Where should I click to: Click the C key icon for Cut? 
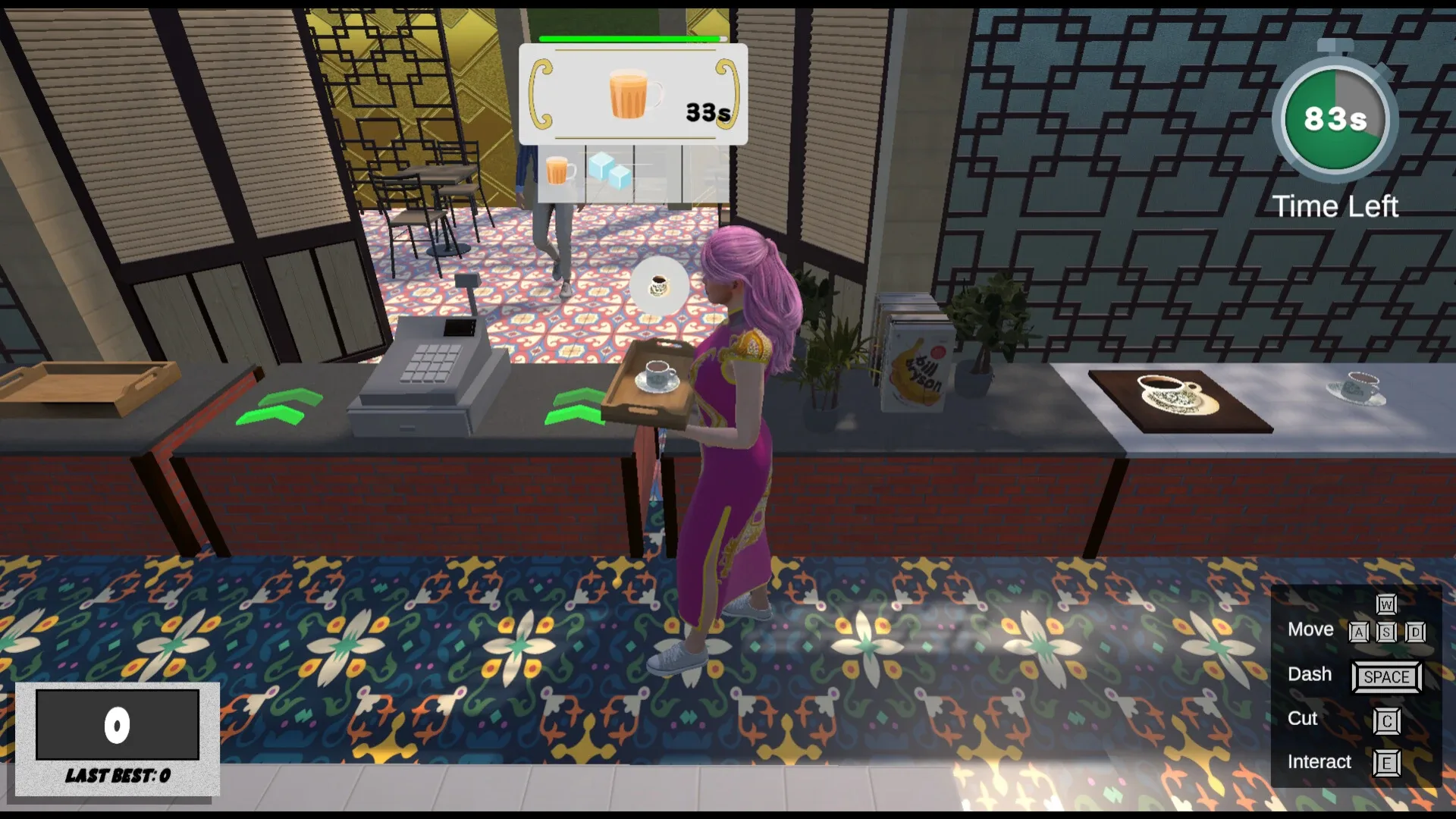click(1386, 721)
